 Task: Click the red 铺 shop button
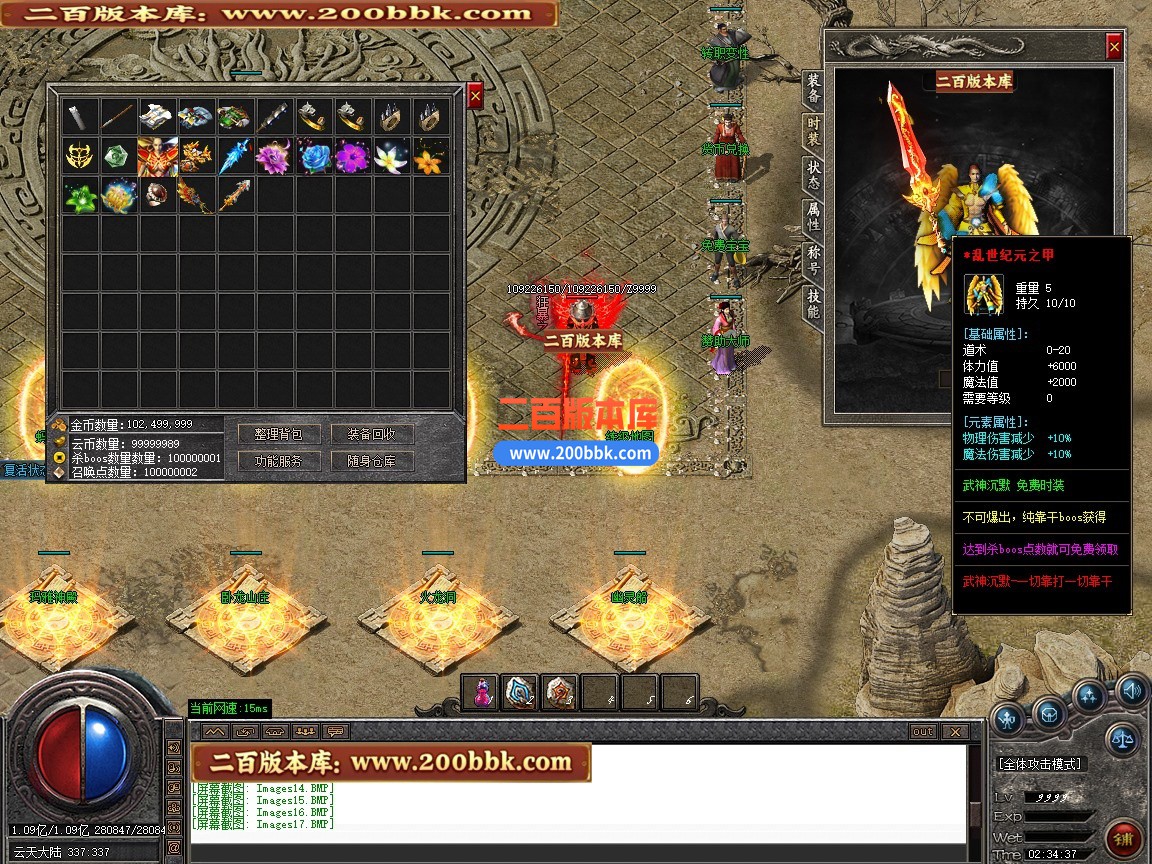(x=1123, y=837)
